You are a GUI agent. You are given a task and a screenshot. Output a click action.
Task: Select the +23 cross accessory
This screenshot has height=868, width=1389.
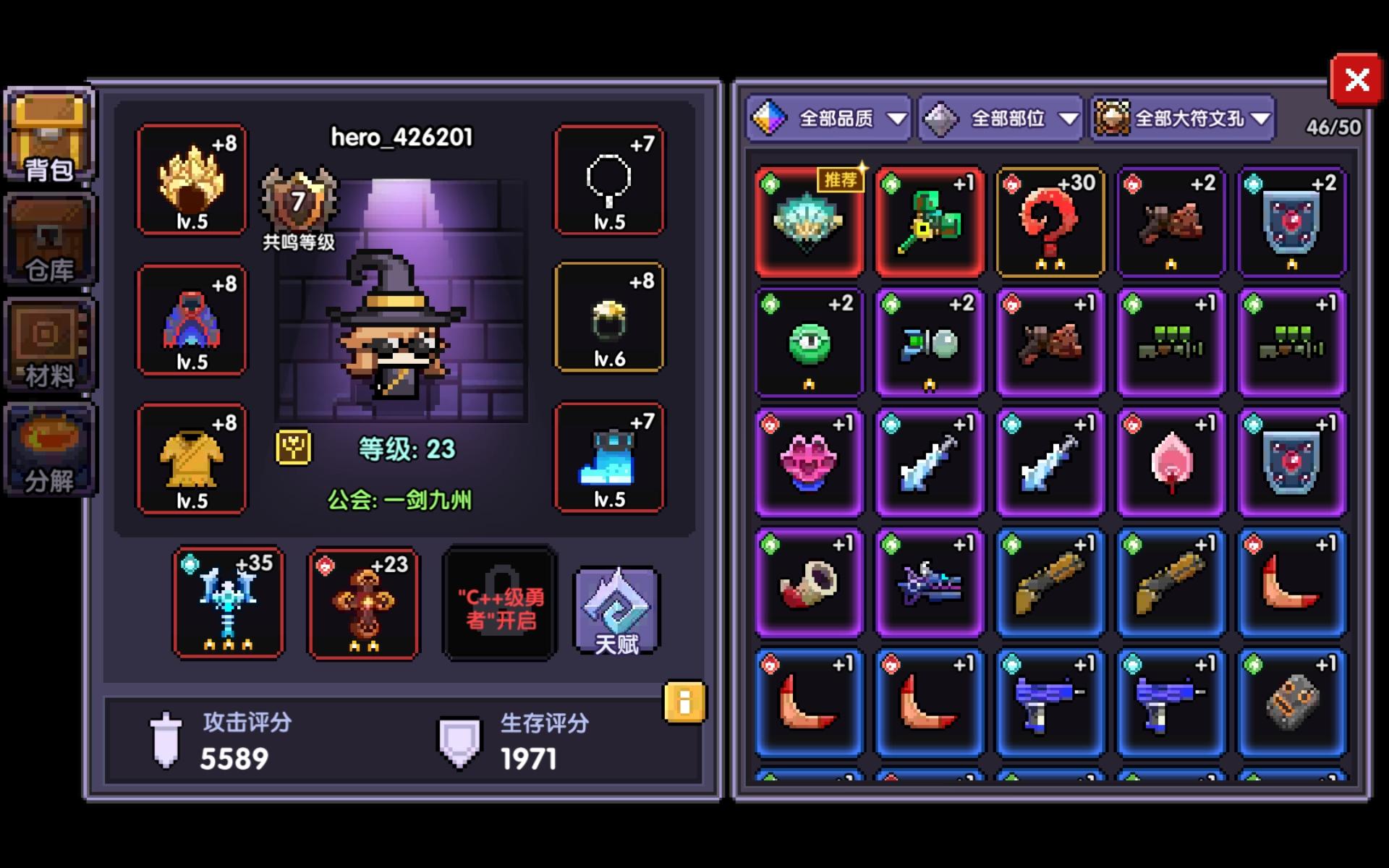[x=363, y=603]
